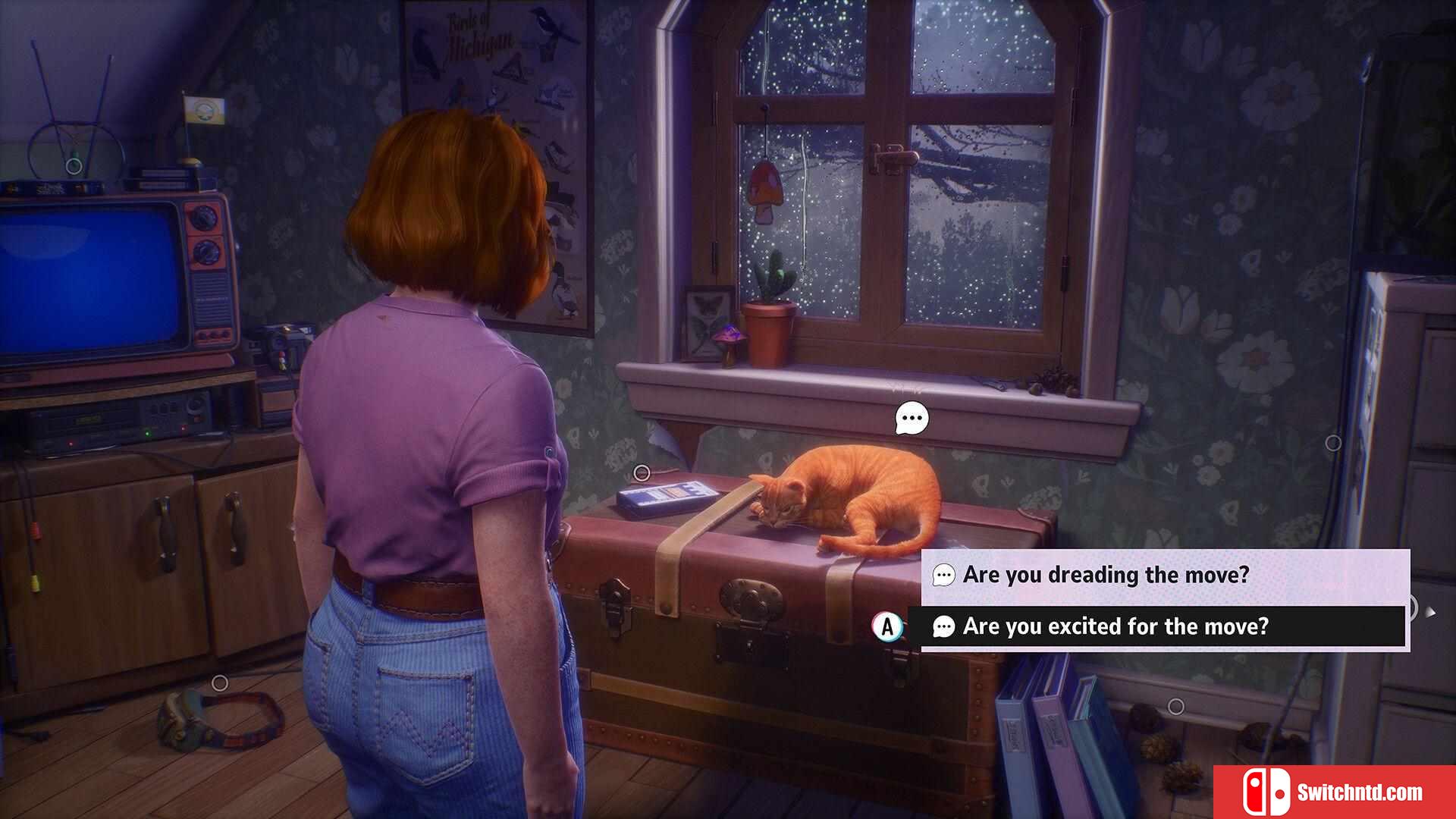1456x819 pixels.
Task: Click the speech bubble icon above the cat
Action: pos(912,418)
